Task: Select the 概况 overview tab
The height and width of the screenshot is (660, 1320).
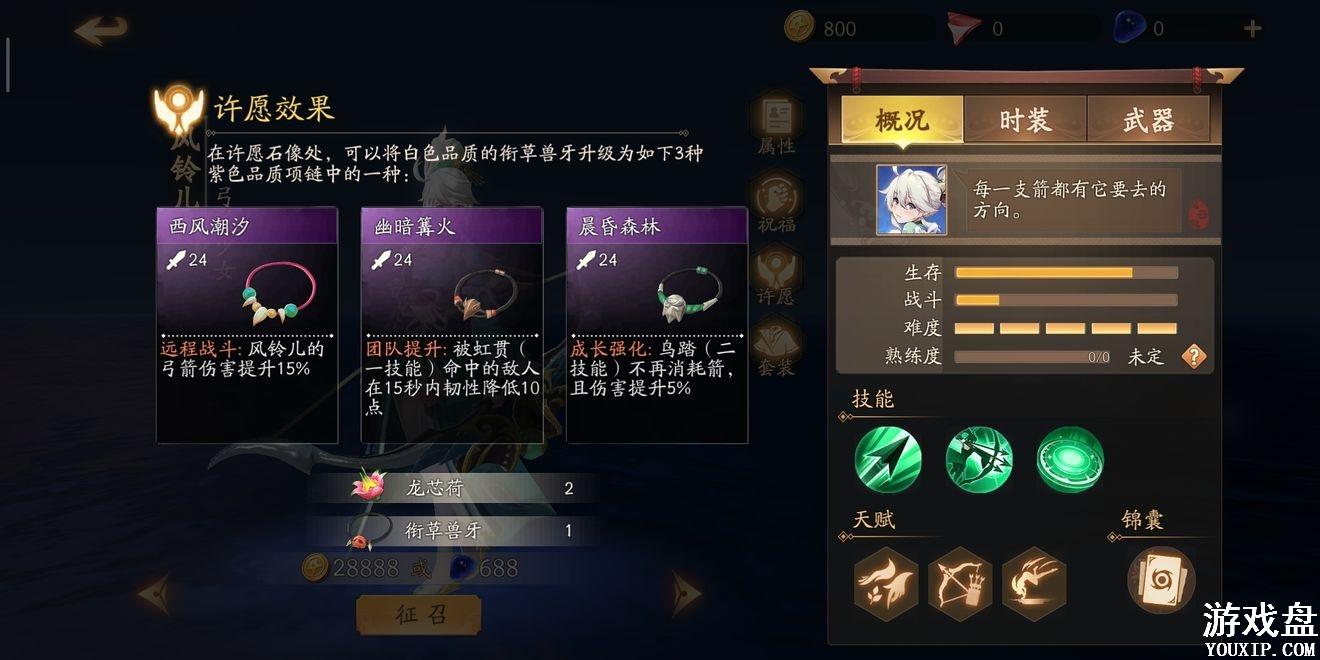Action: tap(902, 121)
